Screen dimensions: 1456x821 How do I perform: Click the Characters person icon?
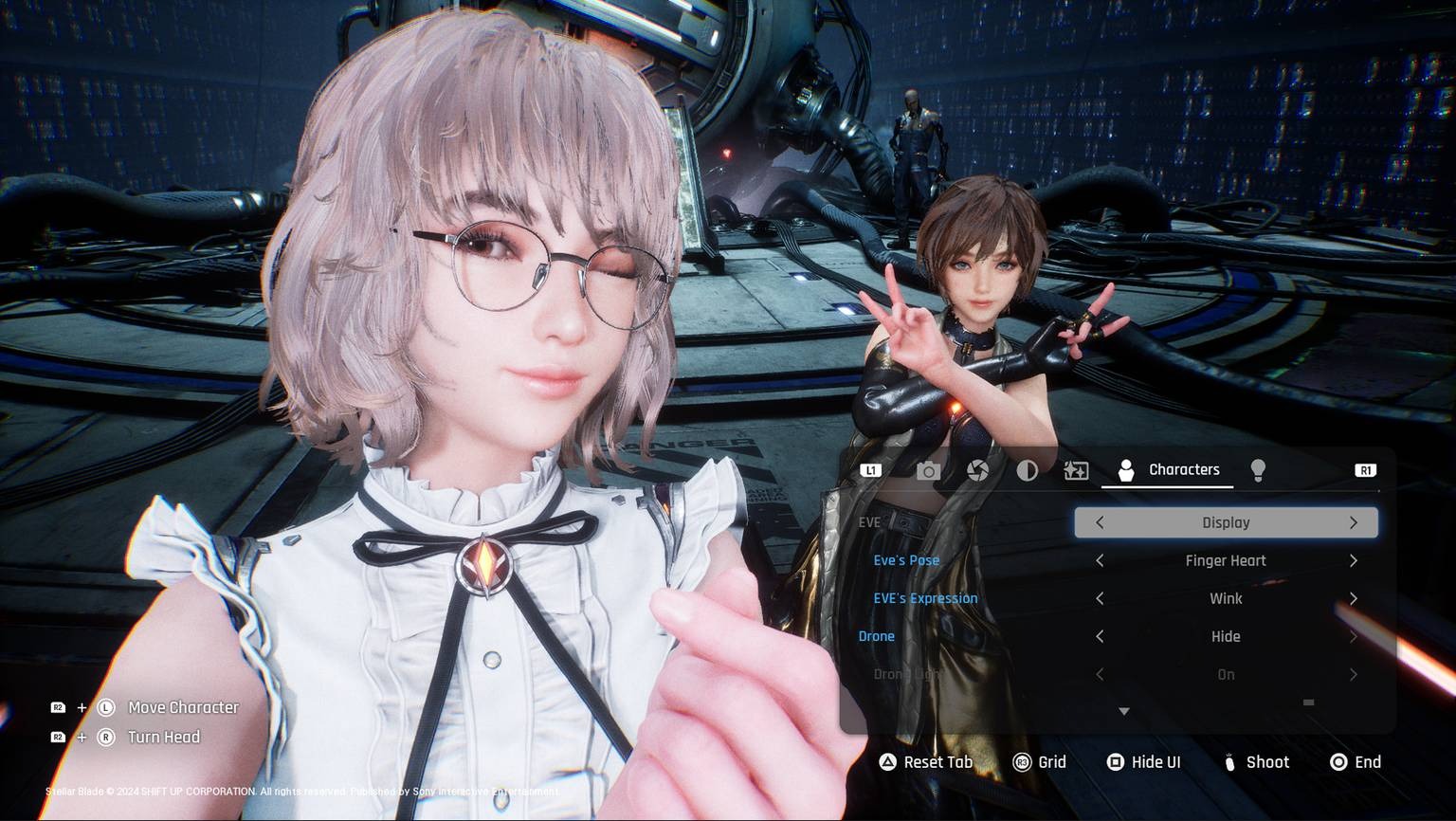[1125, 469]
